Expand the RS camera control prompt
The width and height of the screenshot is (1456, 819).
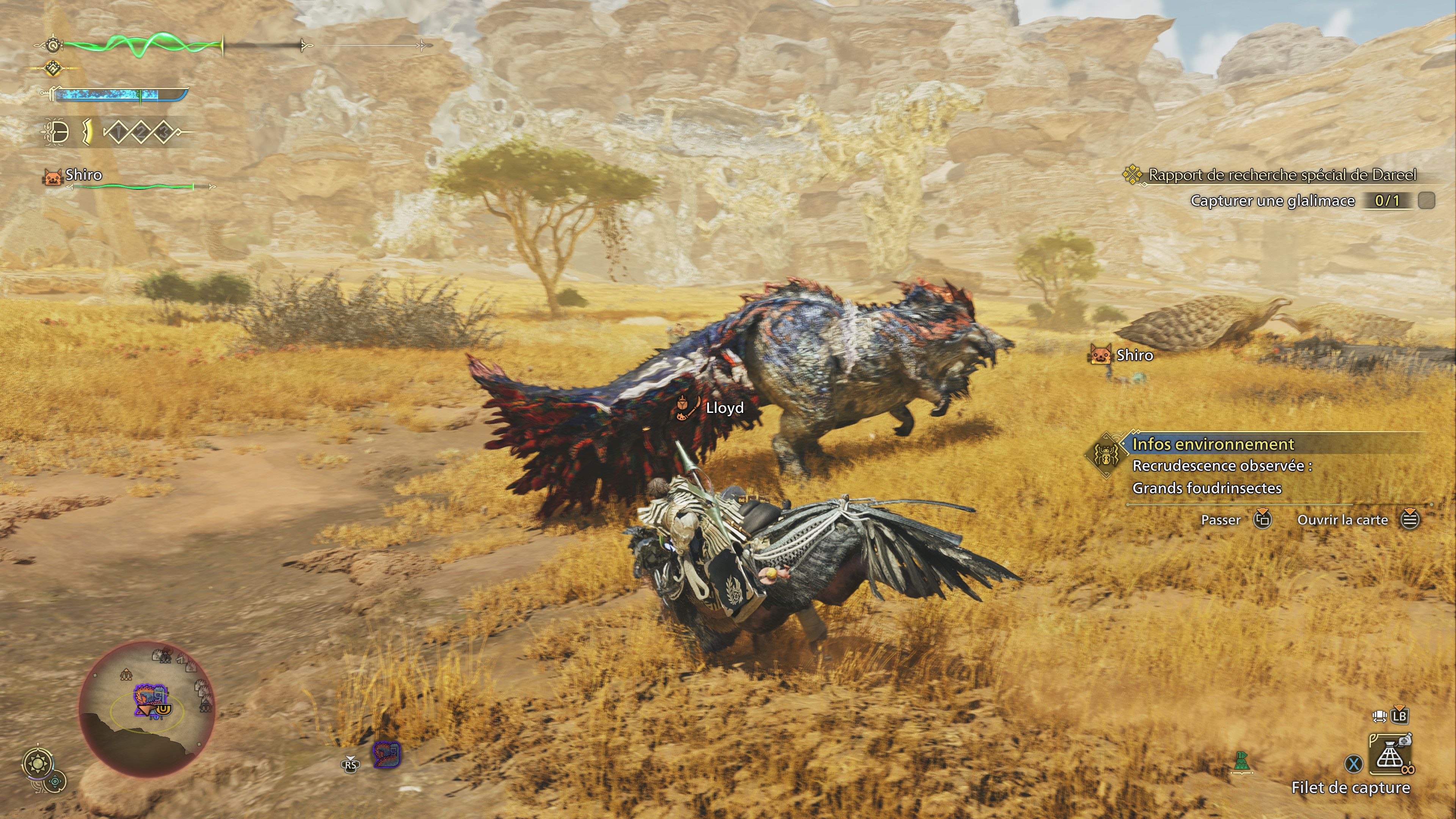(350, 765)
